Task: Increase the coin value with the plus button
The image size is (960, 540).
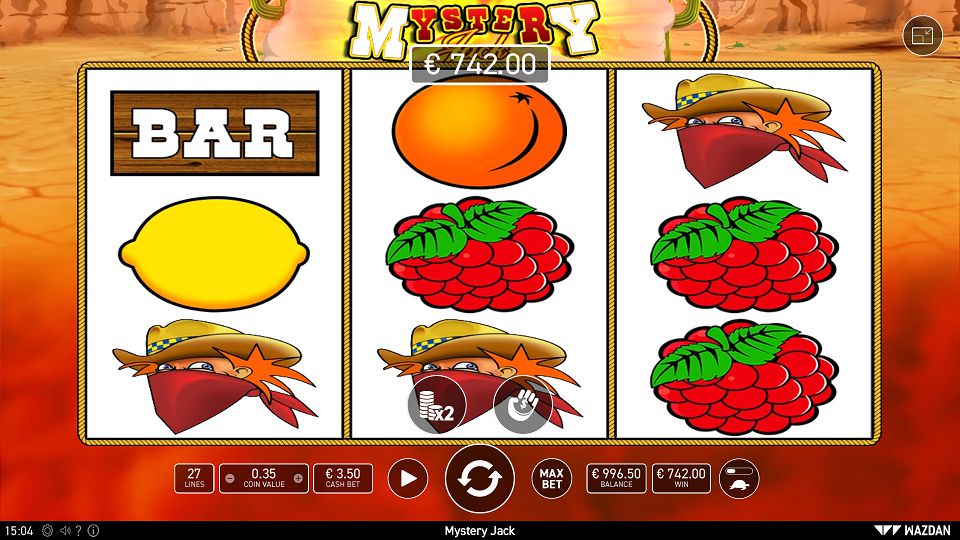Action: (x=300, y=478)
